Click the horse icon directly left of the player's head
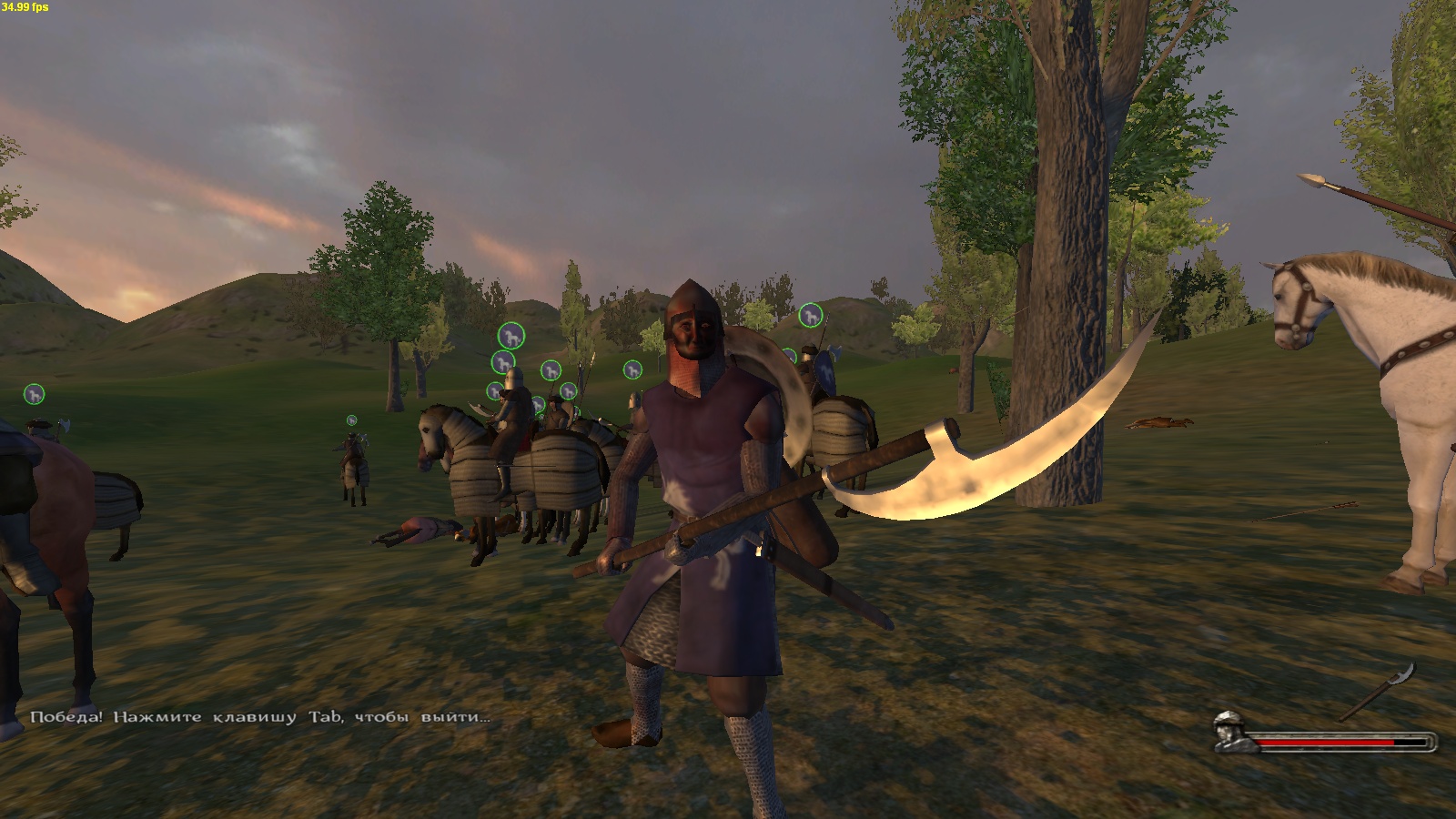The height and width of the screenshot is (819, 1456). pyautogui.click(x=632, y=369)
